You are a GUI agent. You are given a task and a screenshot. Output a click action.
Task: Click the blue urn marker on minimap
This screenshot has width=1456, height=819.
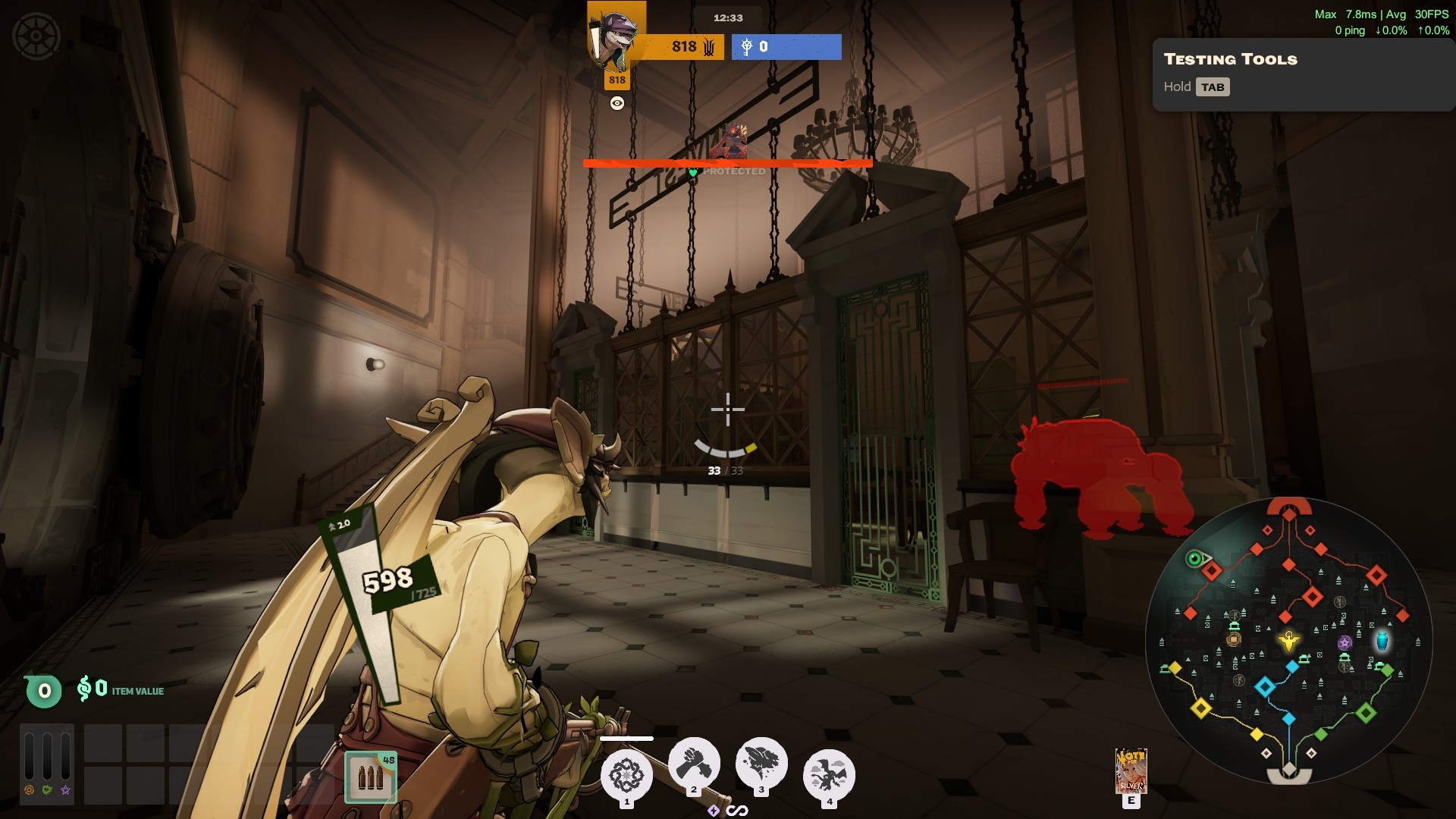[1382, 641]
